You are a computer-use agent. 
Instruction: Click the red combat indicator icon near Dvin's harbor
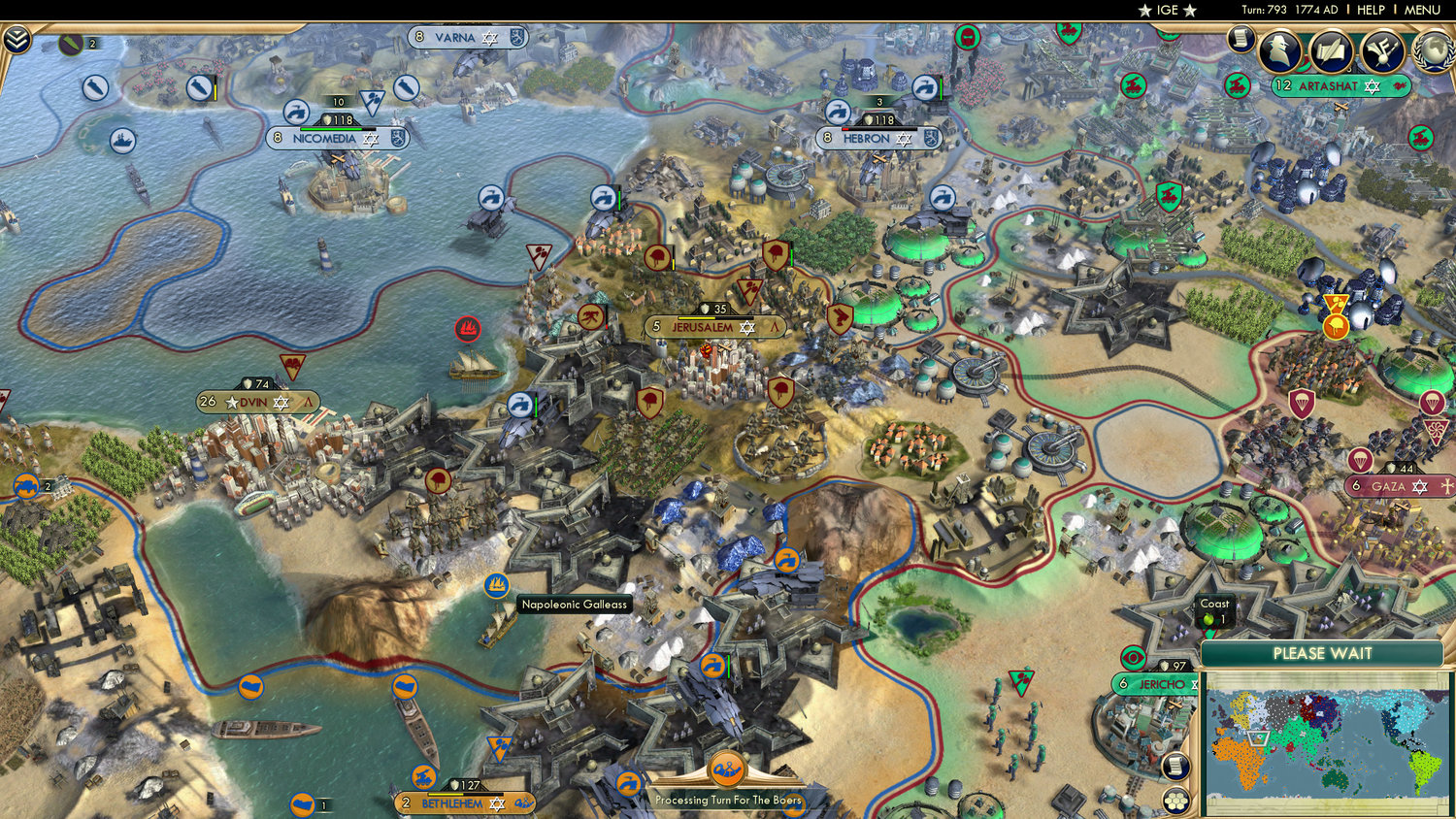click(x=469, y=329)
